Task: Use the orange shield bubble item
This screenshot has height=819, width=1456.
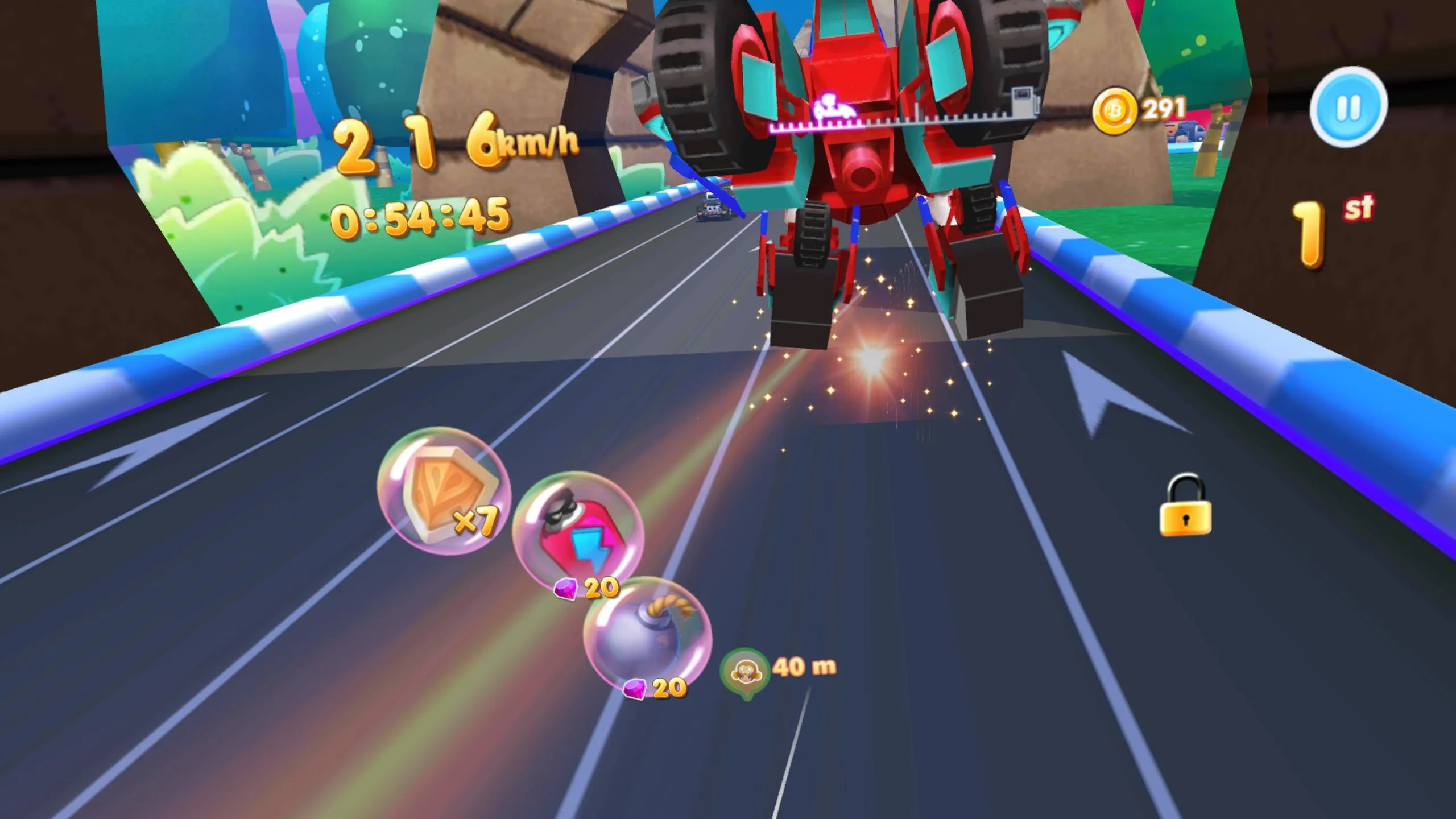Action: [x=444, y=491]
